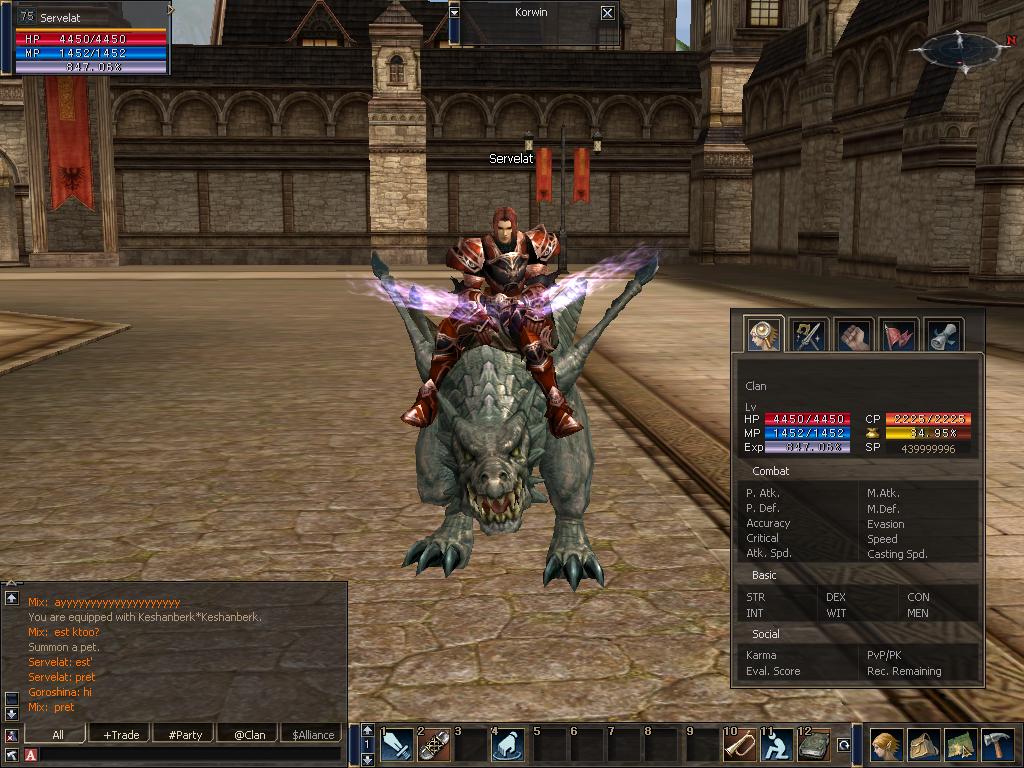Open the map icon in the menu bar
This screenshot has height=768, width=1024.
(x=961, y=746)
